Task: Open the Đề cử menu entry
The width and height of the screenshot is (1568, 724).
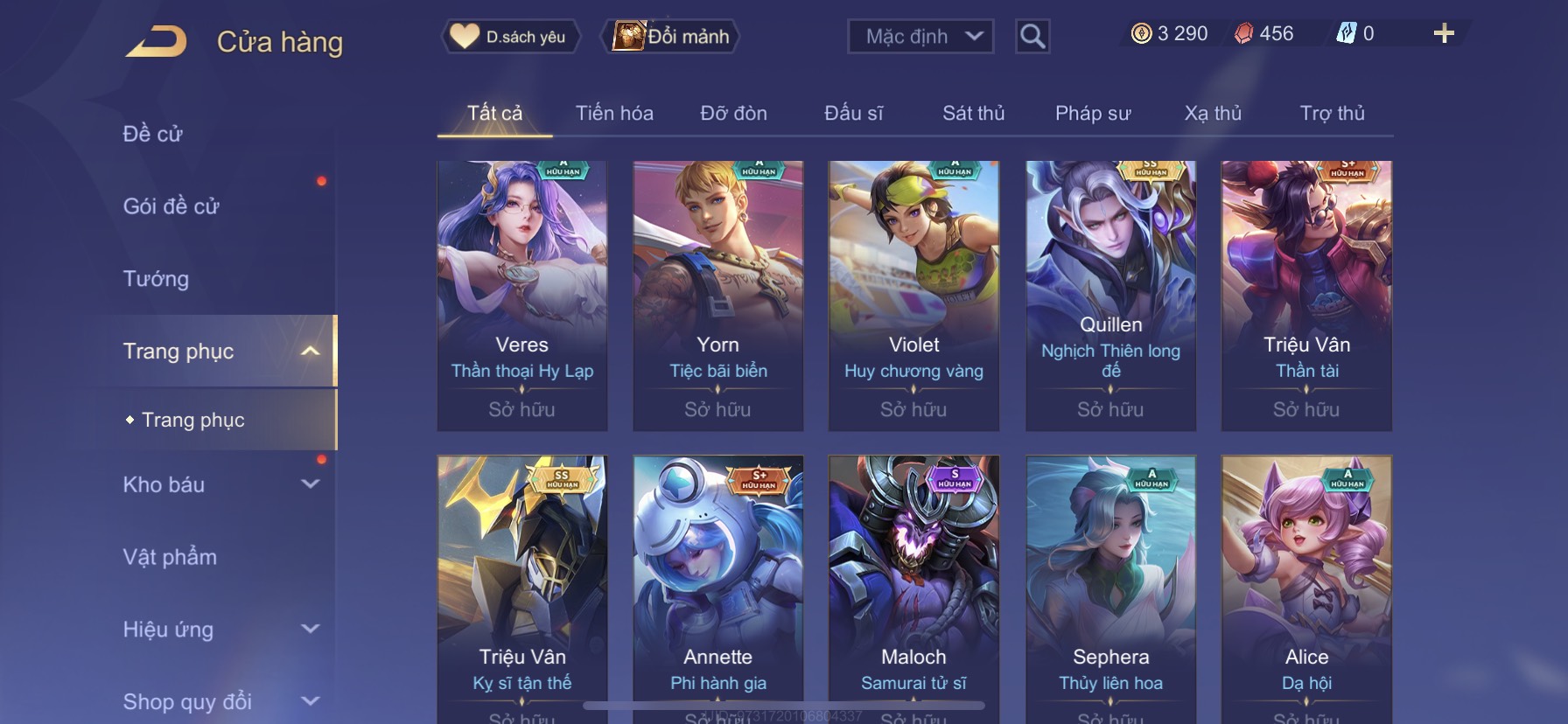Action: pos(153,134)
